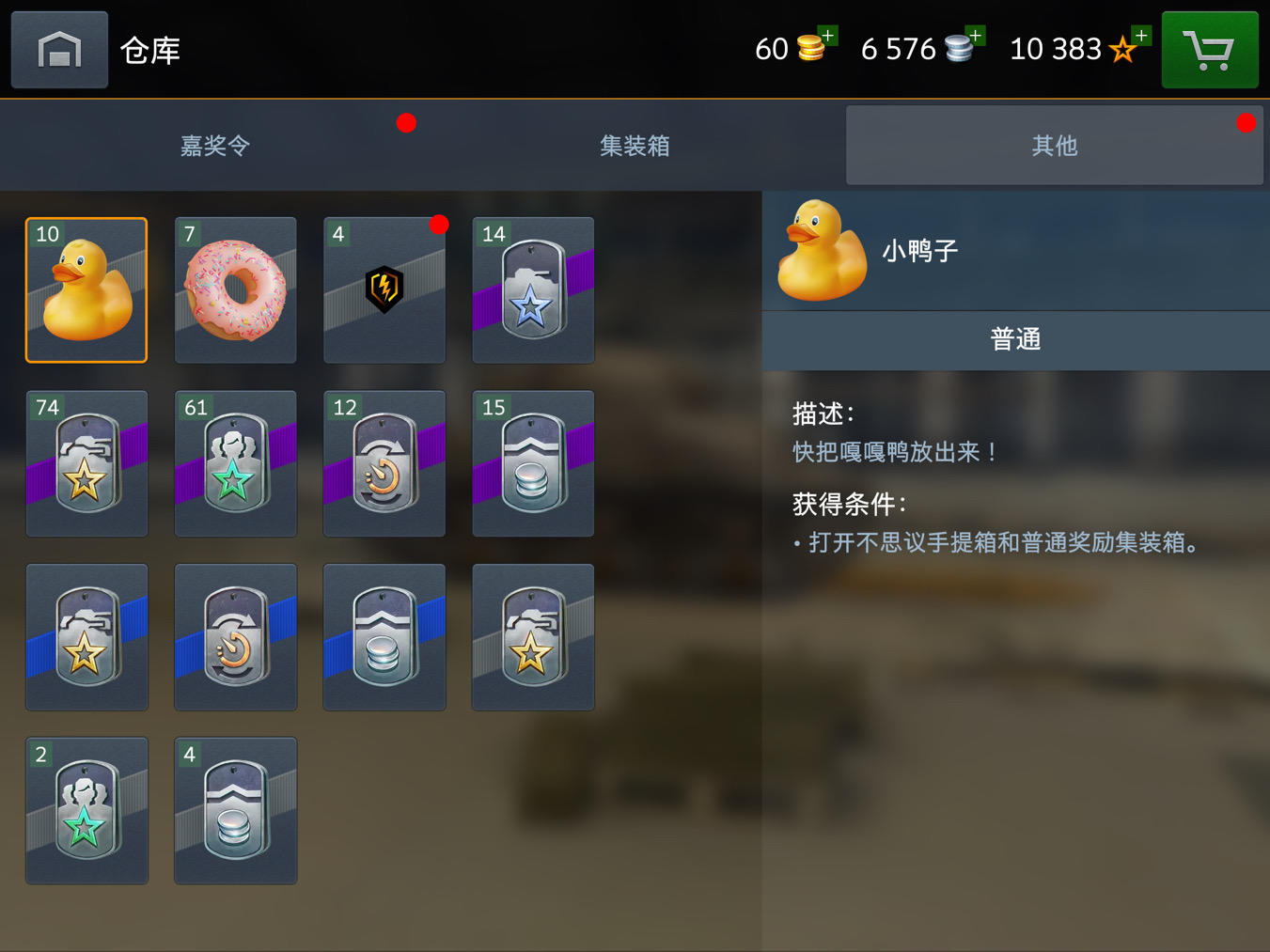Open the orange clock boost certificate showing 12
The image size is (1270, 952).
click(384, 462)
